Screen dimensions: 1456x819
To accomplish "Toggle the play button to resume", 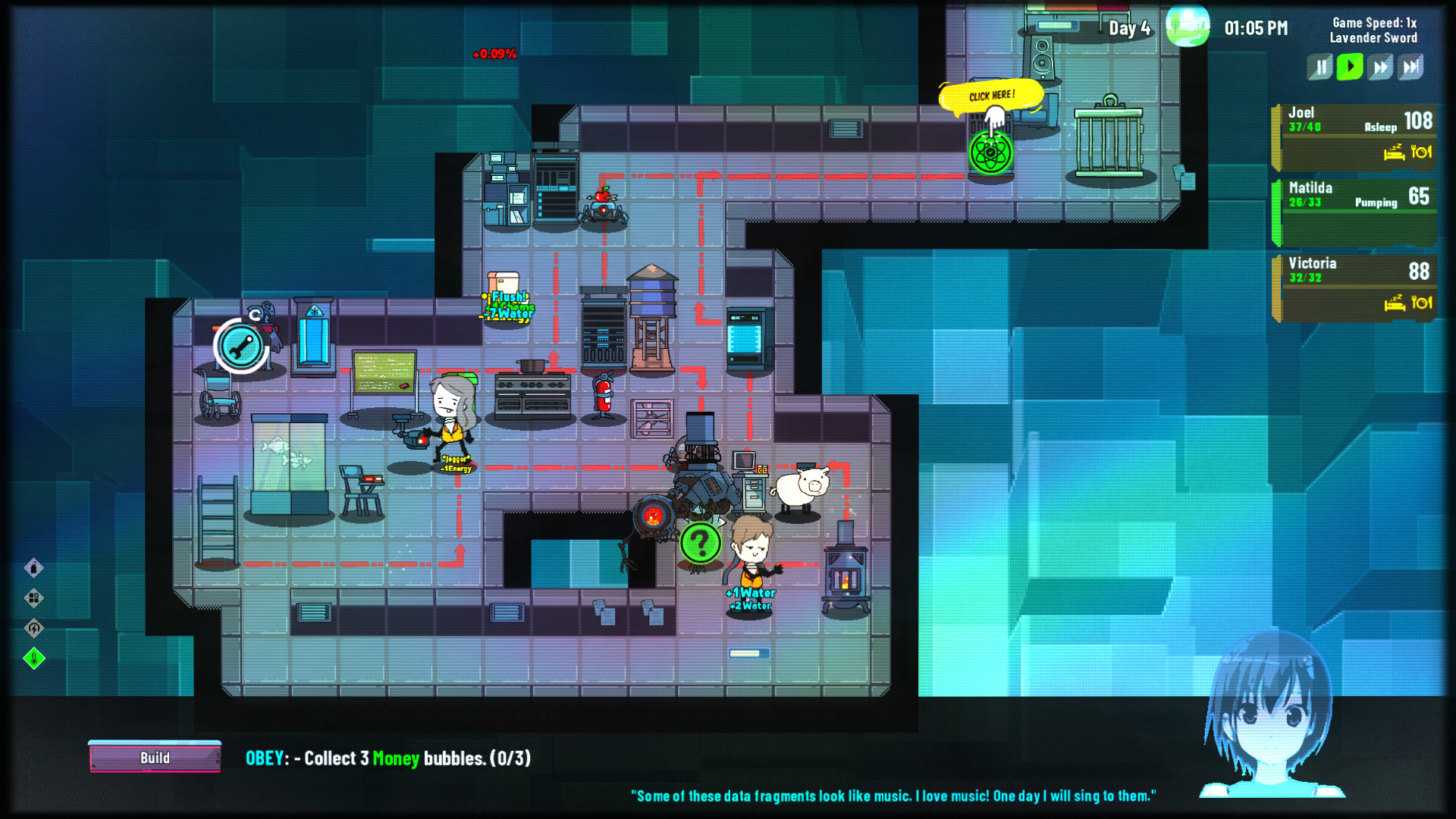I will (1350, 67).
